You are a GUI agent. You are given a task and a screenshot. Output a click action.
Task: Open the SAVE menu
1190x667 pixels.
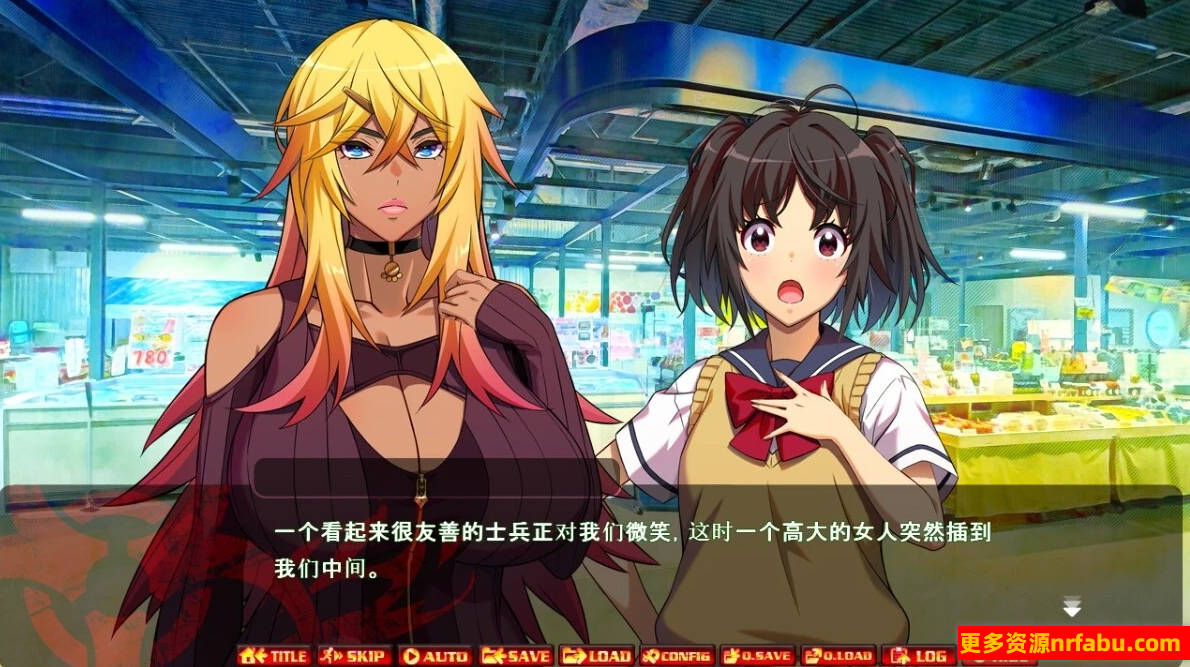click(516, 656)
